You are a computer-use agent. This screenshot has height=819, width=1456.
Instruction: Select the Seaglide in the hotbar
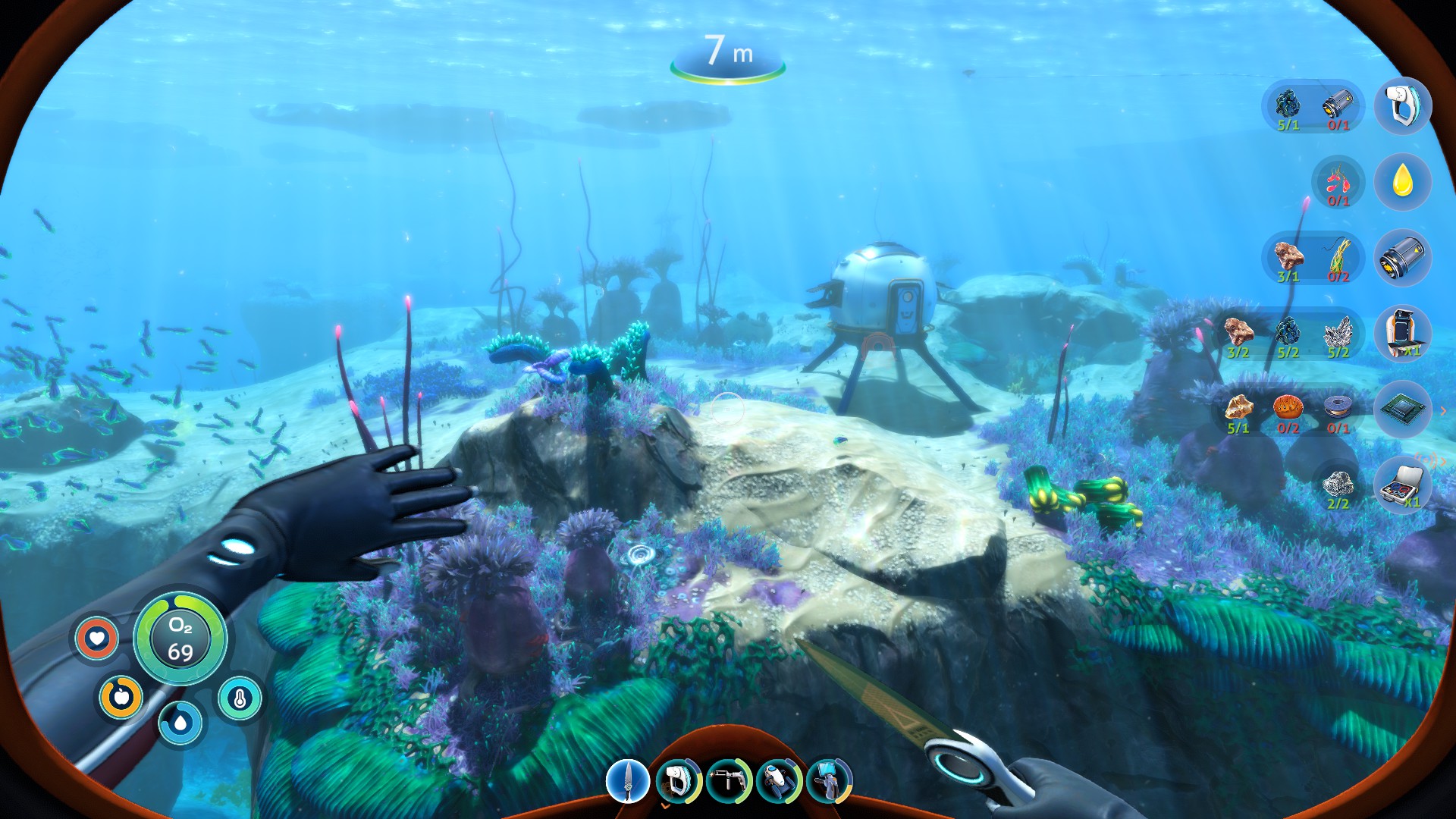(x=779, y=781)
